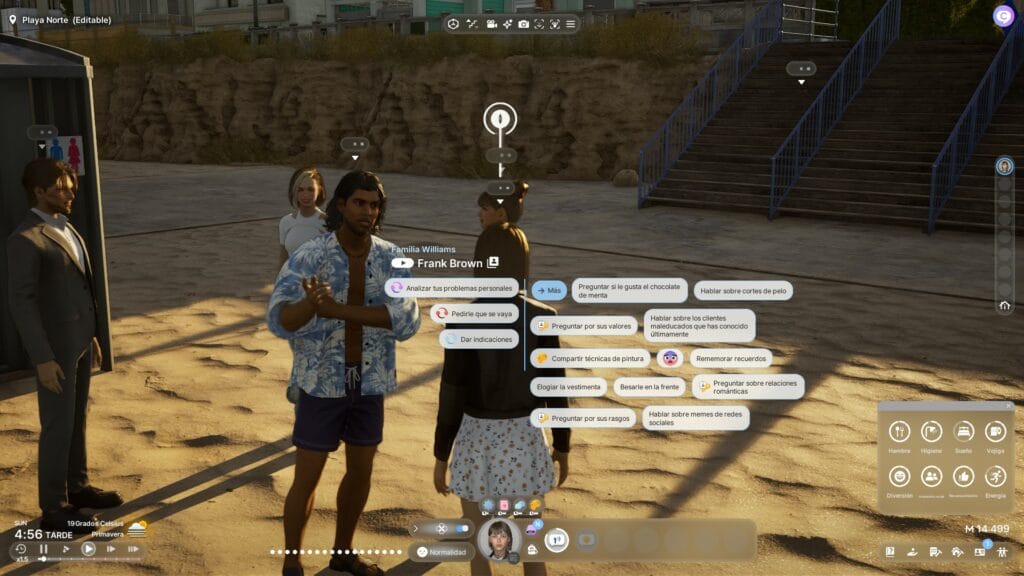Select 'Rememorar recuerdos' interaction
The image size is (1024, 576).
[x=727, y=358]
